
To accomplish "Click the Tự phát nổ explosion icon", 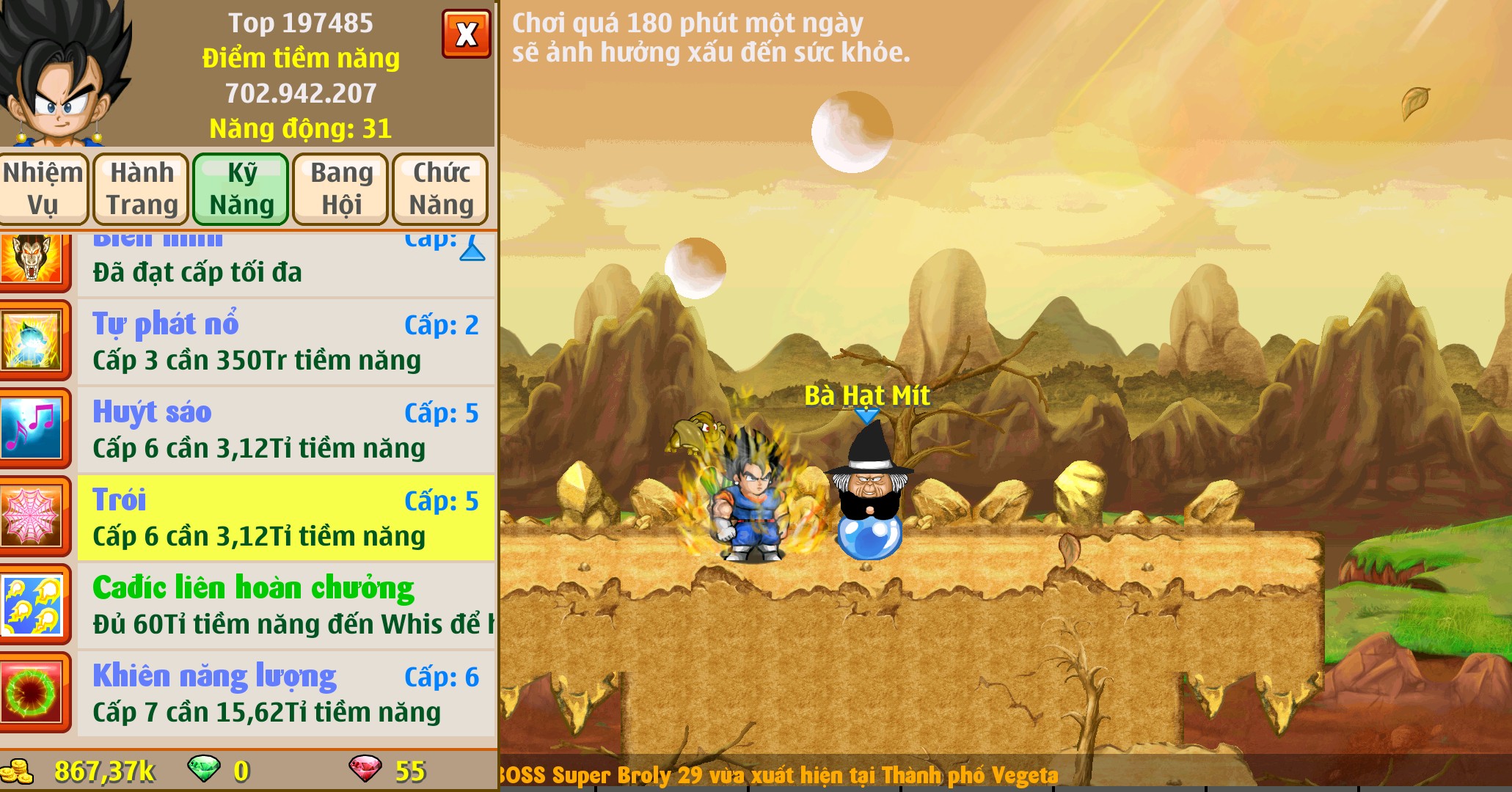I will pyautogui.click(x=32, y=342).
